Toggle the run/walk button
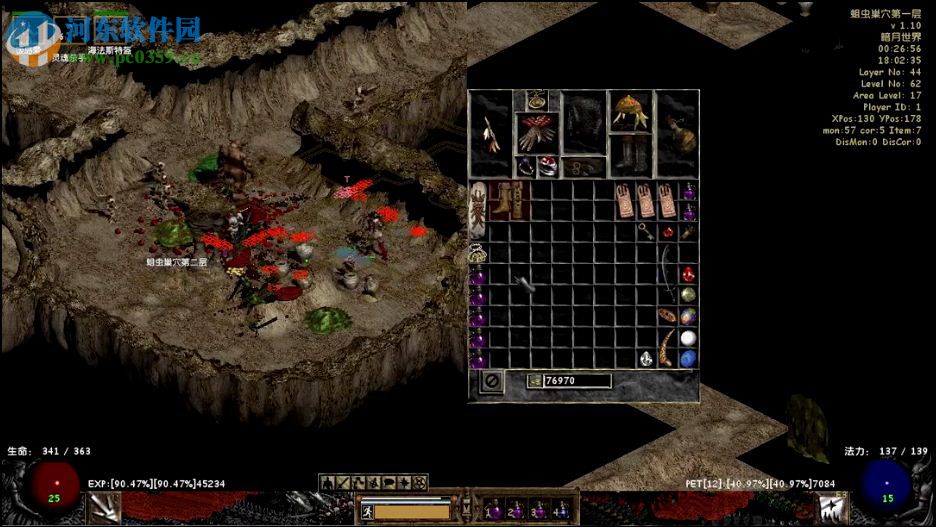The height and width of the screenshot is (527, 936). point(366,510)
